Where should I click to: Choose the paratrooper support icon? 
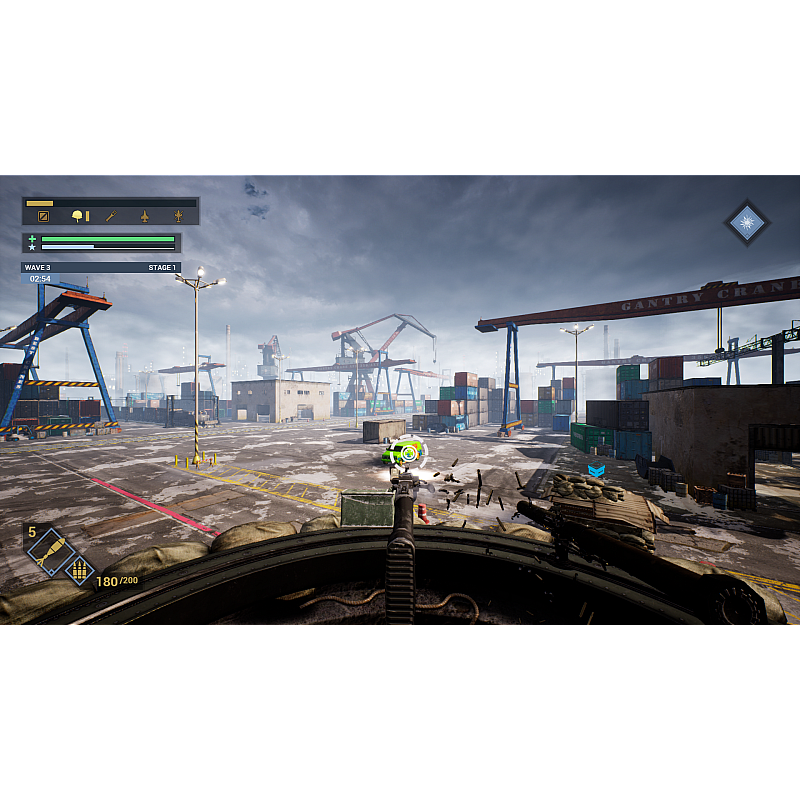pyautogui.click(x=78, y=216)
